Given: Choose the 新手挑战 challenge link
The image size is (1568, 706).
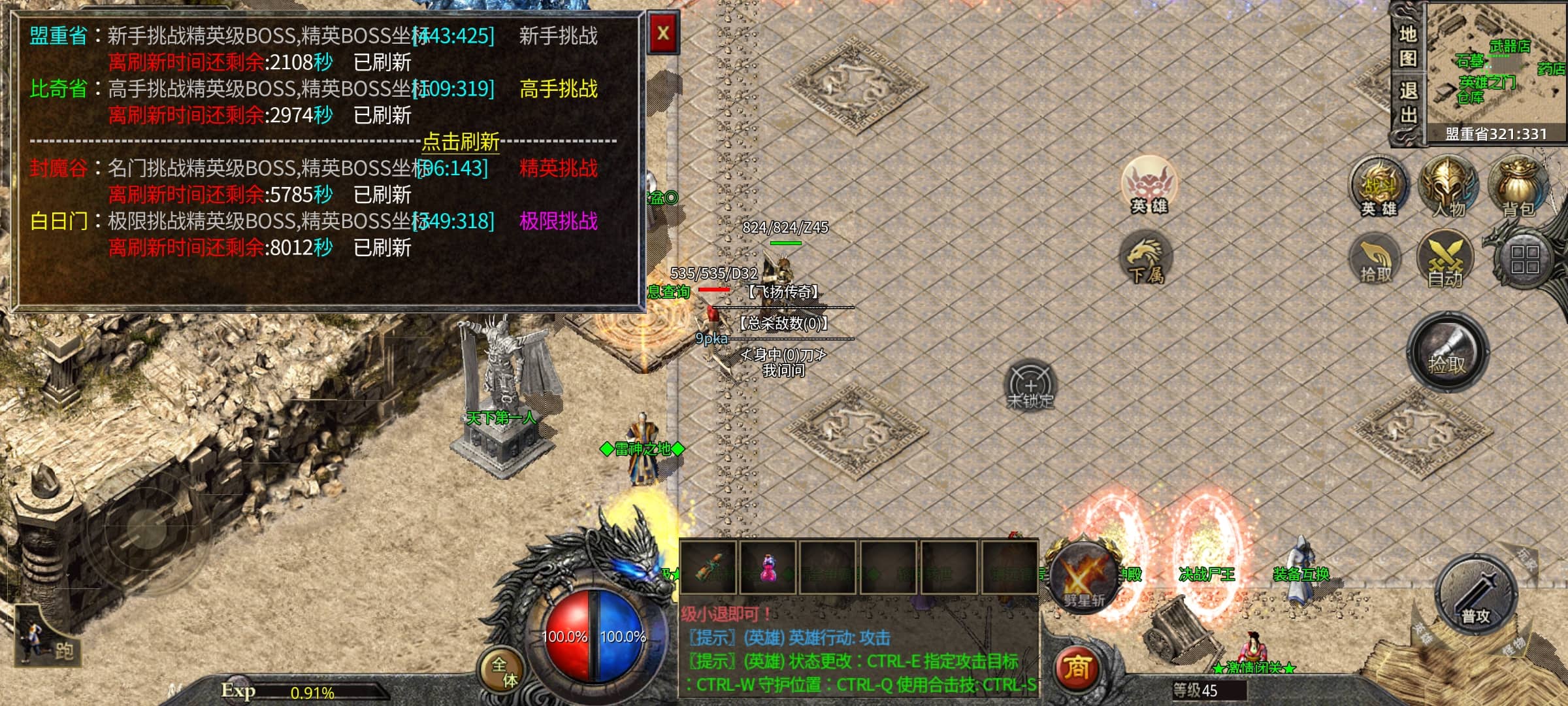Looking at the screenshot, I should (x=558, y=36).
